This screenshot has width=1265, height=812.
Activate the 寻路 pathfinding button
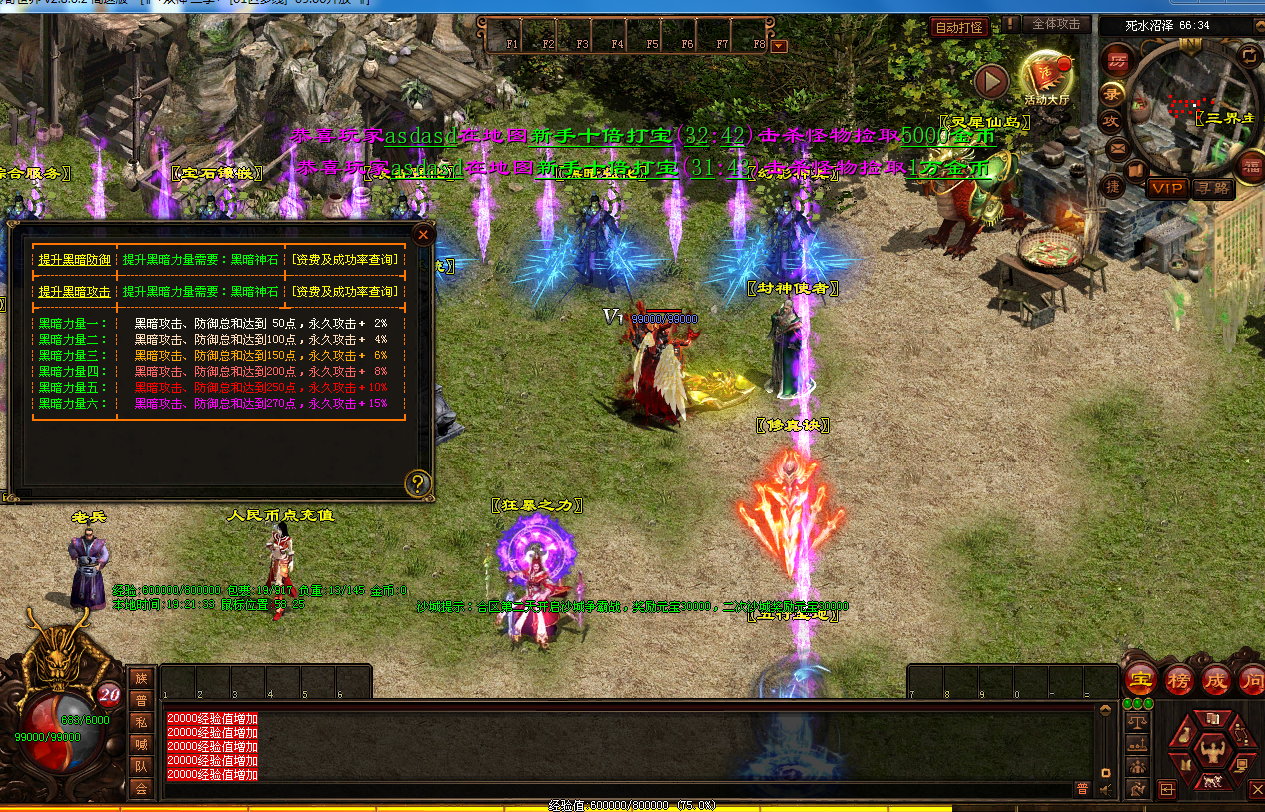pos(1212,187)
